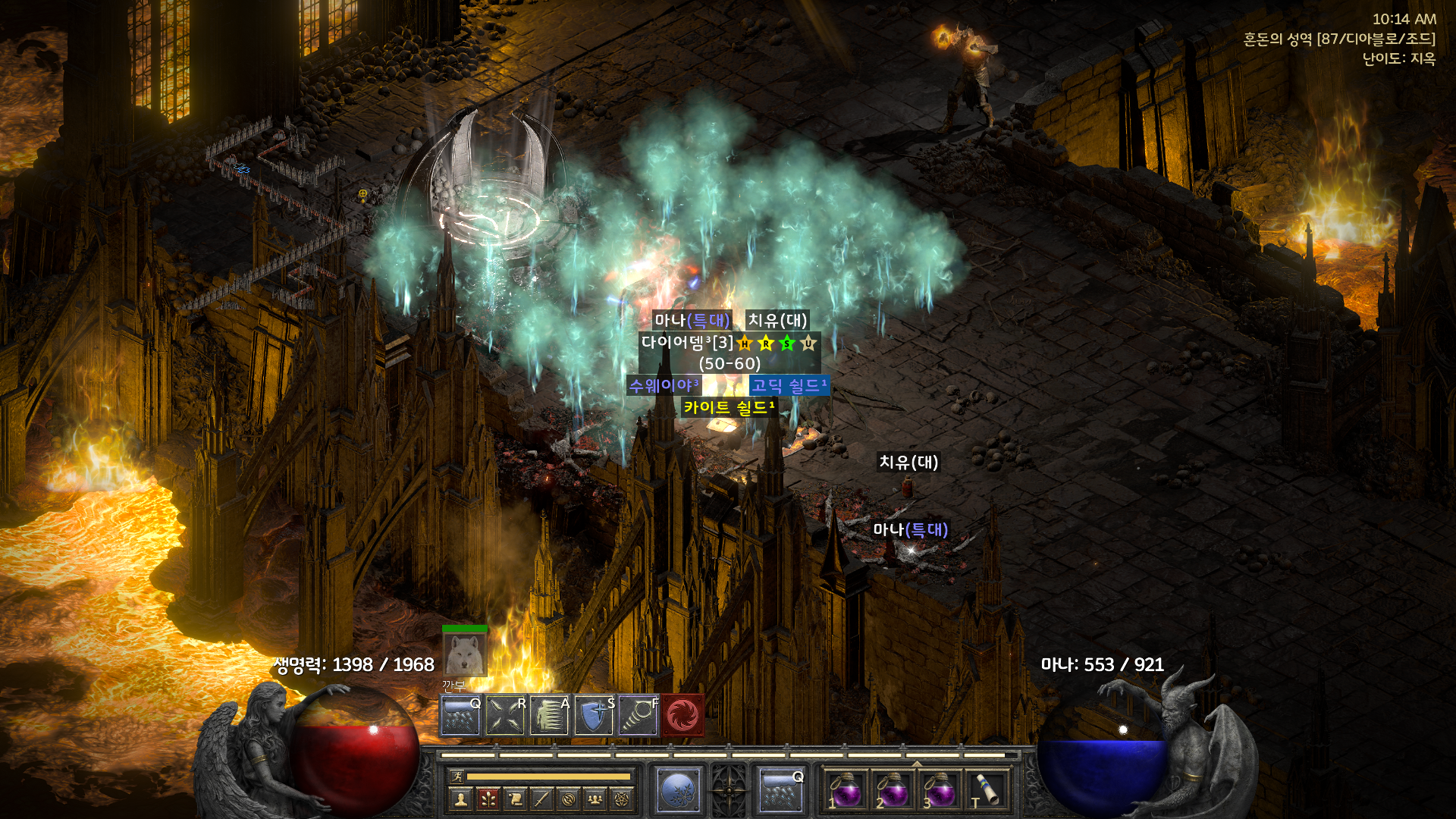Select the shield skill bound to S
1456x819 pixels.
(x=594, y=715)
